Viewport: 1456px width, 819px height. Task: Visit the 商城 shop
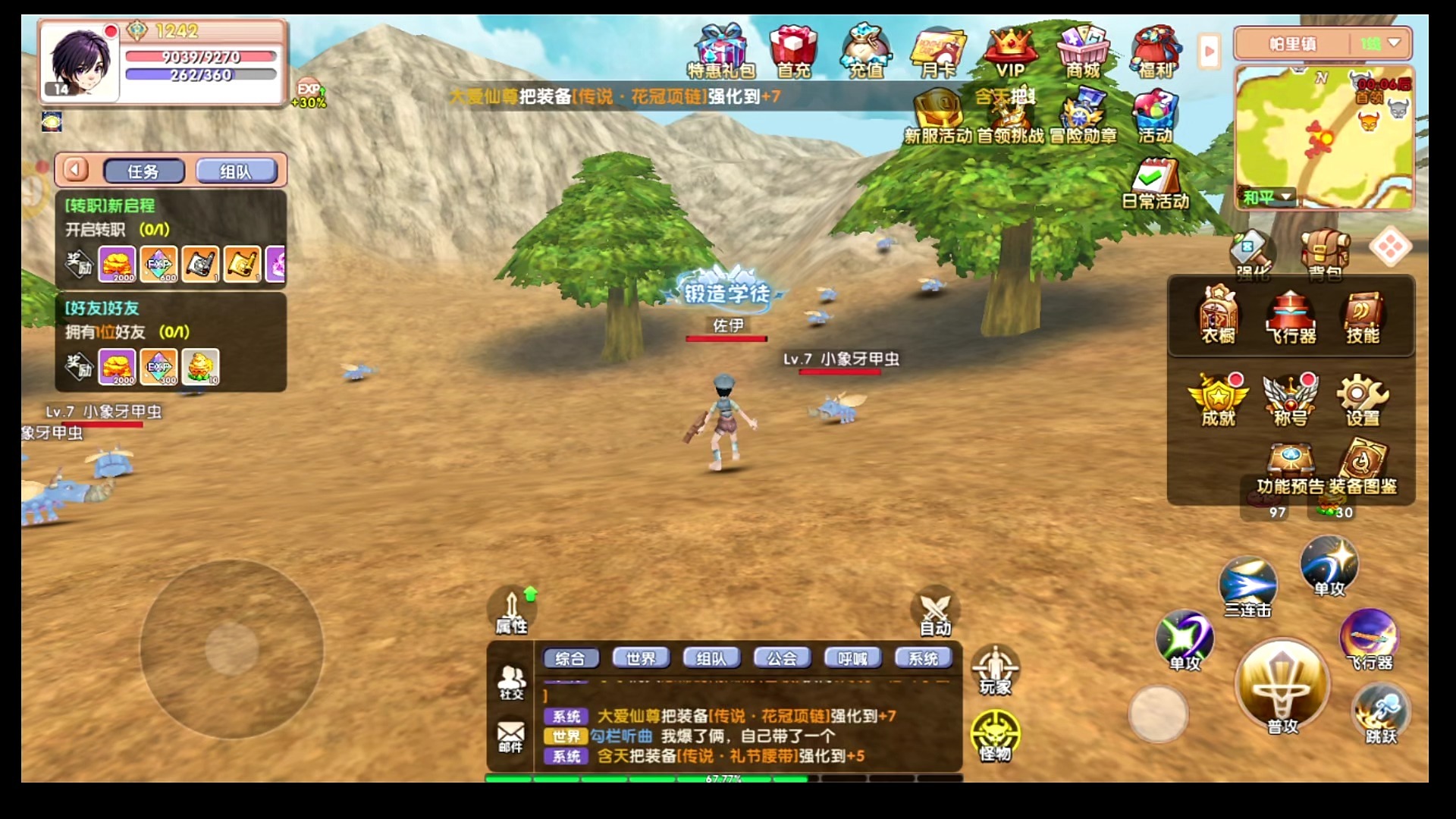1083,51
